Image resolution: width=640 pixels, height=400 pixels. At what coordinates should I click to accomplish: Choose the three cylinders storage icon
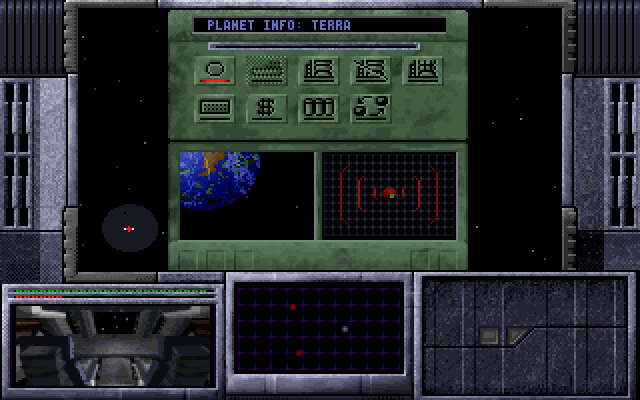[317, 108]
